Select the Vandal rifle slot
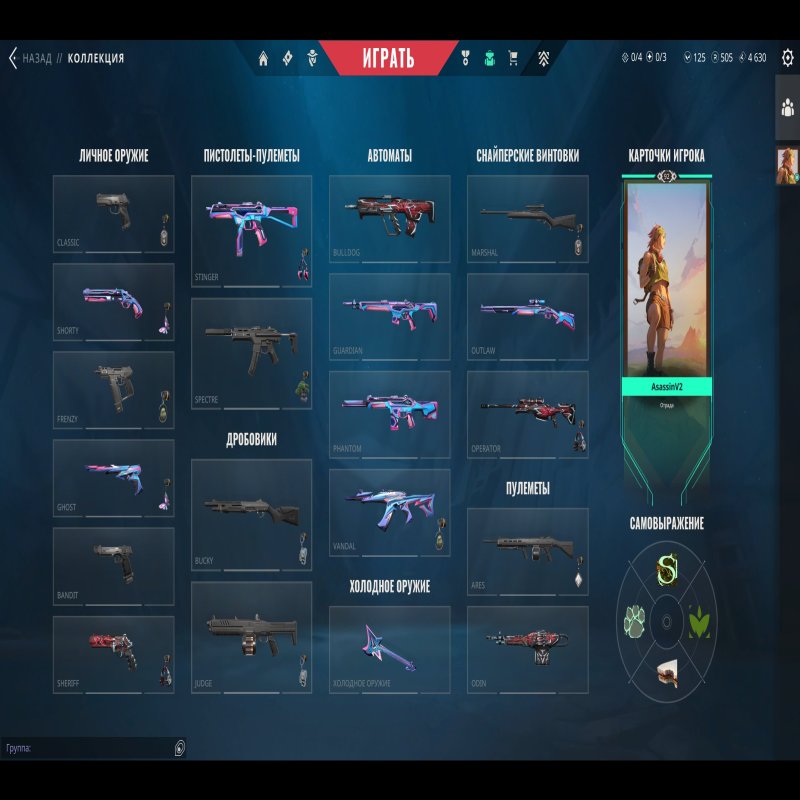 [389, 512]
